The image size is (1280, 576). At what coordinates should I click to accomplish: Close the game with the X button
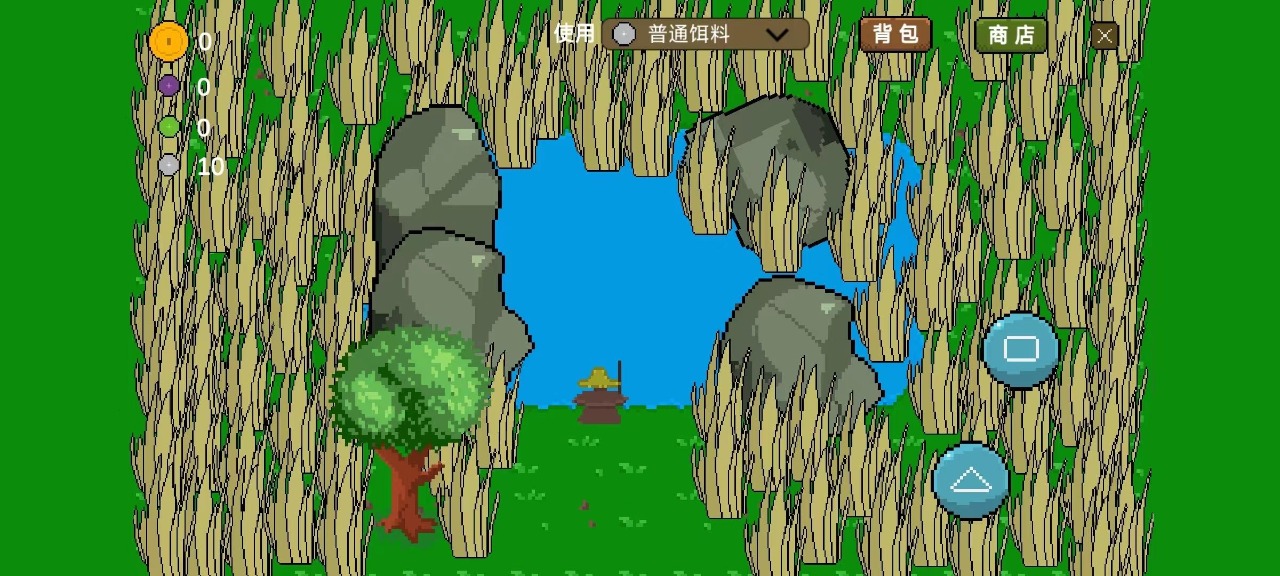point(1104,36)
